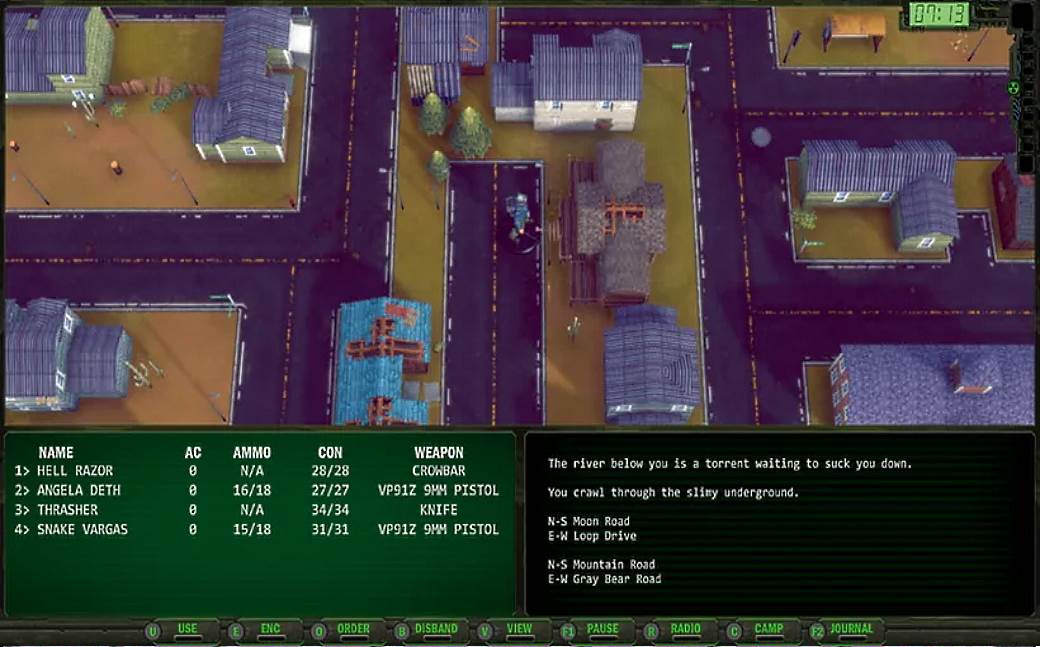Pick Thrasher from the party list
This screenshot has width=1040, height=647.
(68, 510)
